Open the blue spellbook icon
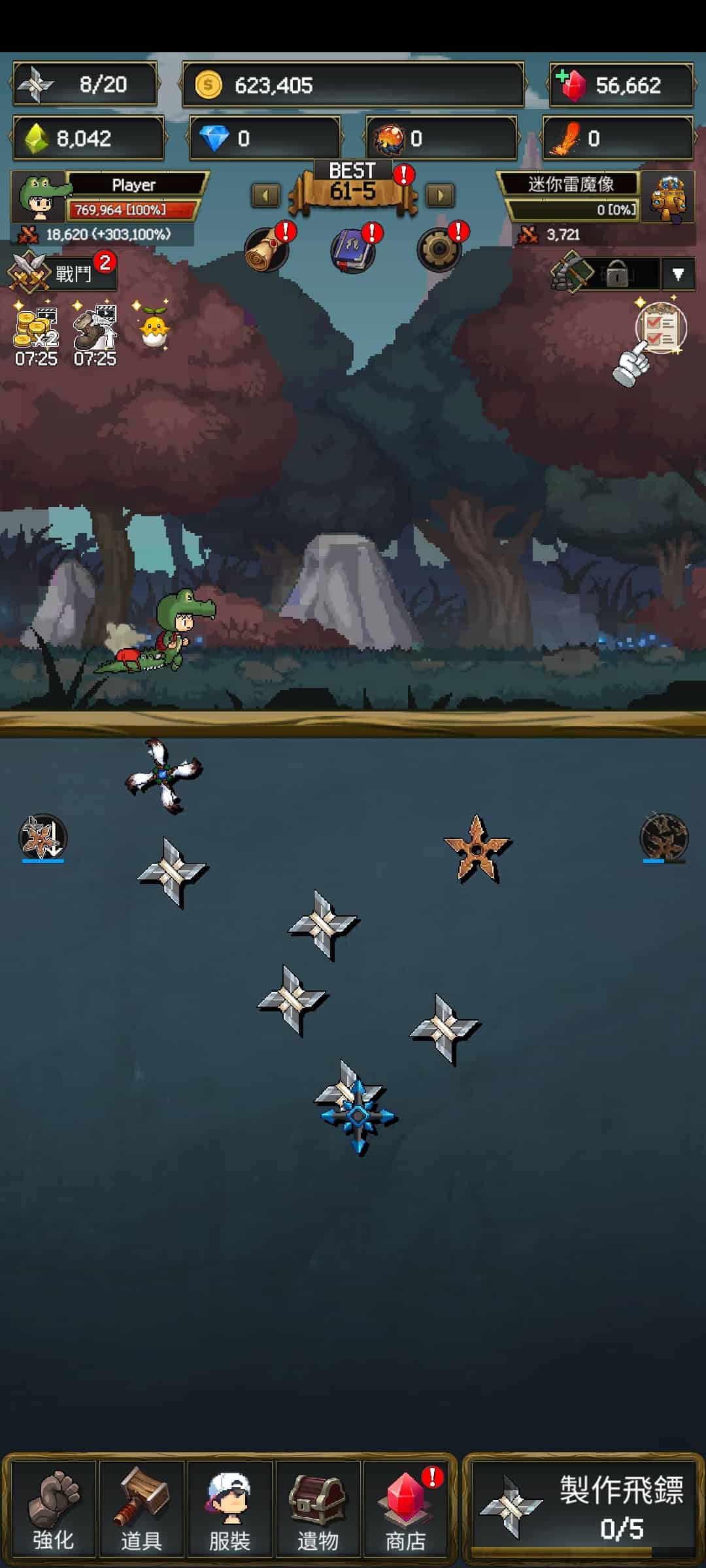 point(353,250)
